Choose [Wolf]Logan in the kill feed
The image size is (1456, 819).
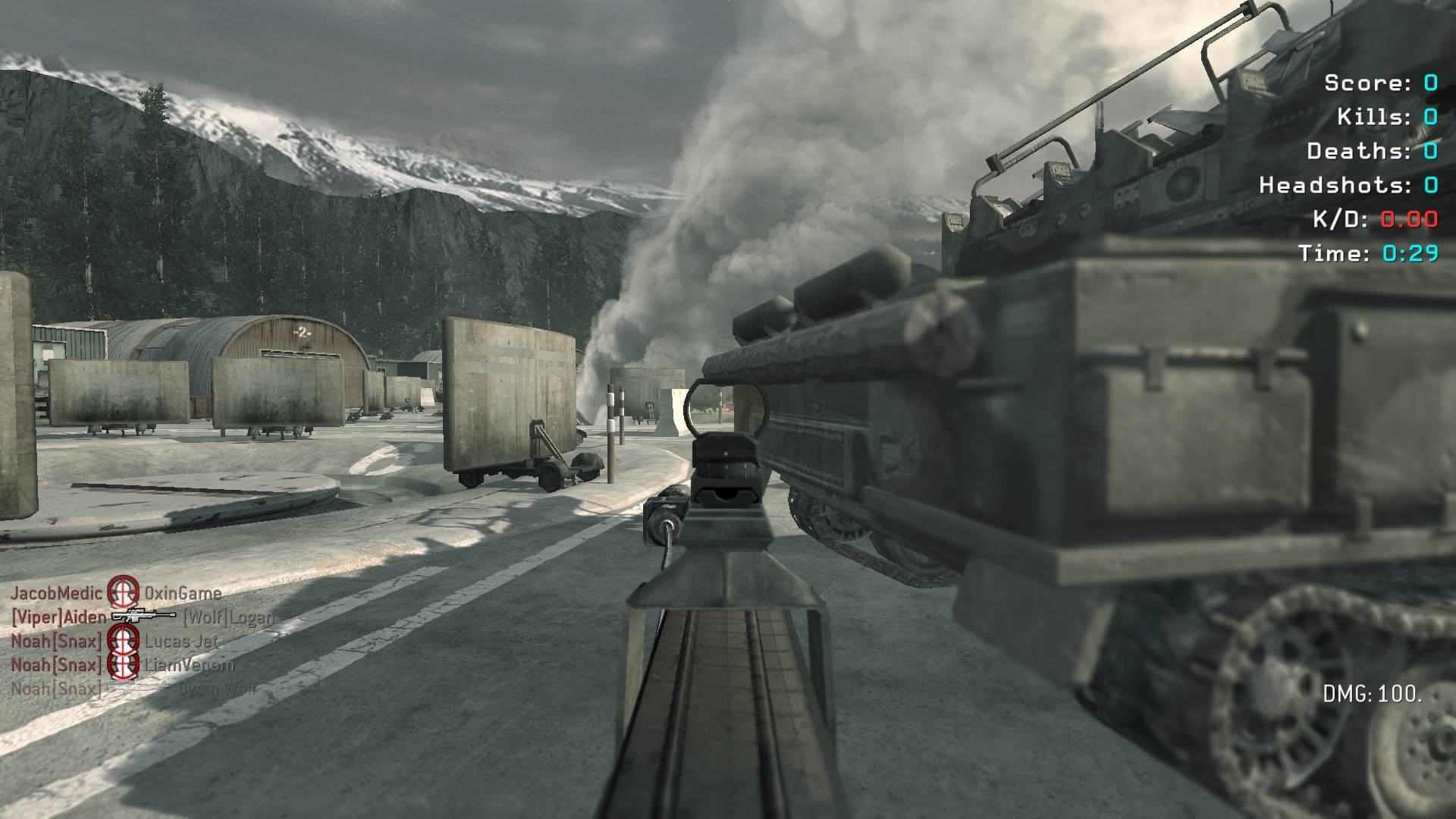coord(228,617)
